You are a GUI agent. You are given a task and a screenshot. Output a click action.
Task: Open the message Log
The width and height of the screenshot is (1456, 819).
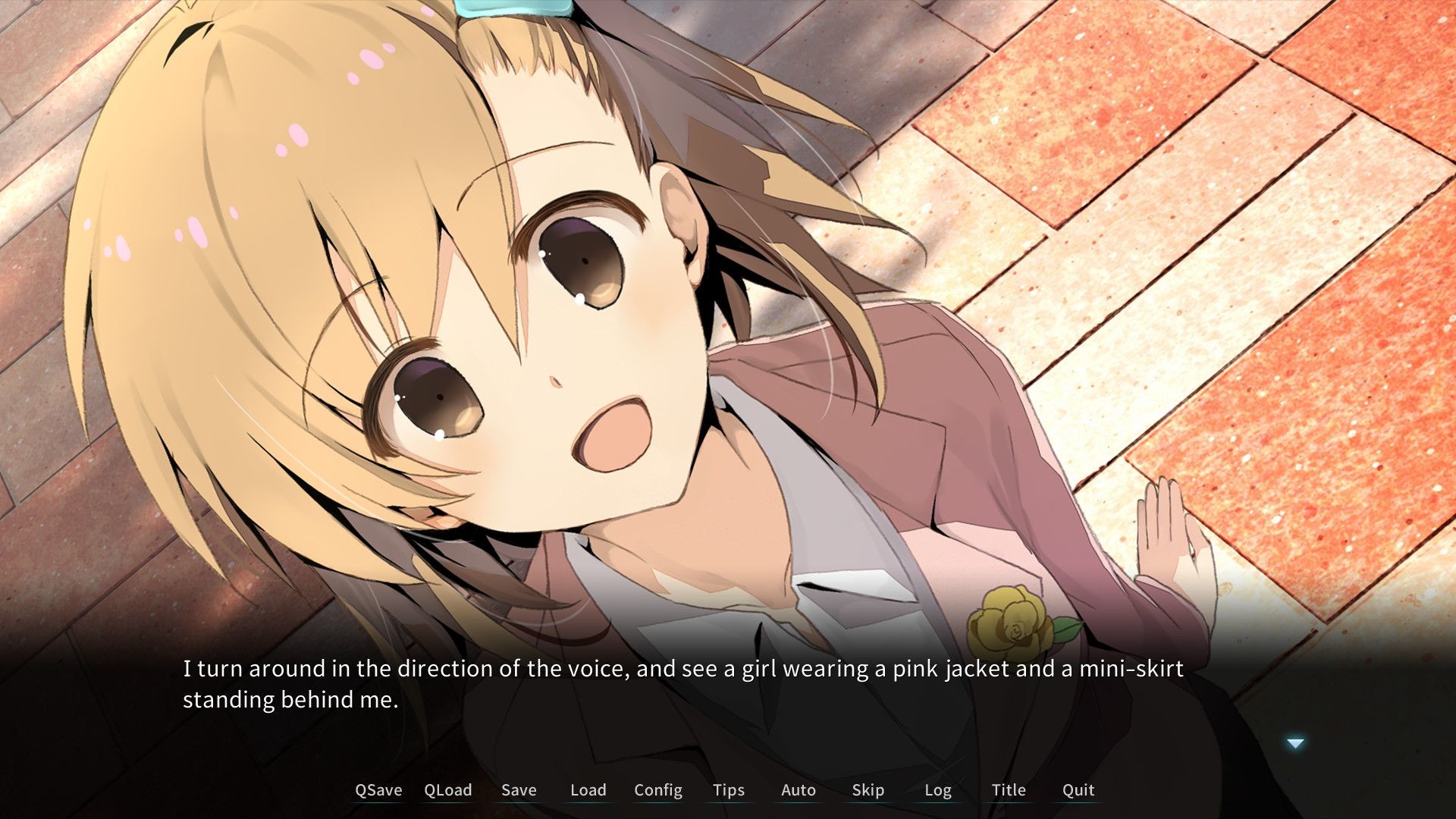[x=939, y=790]
